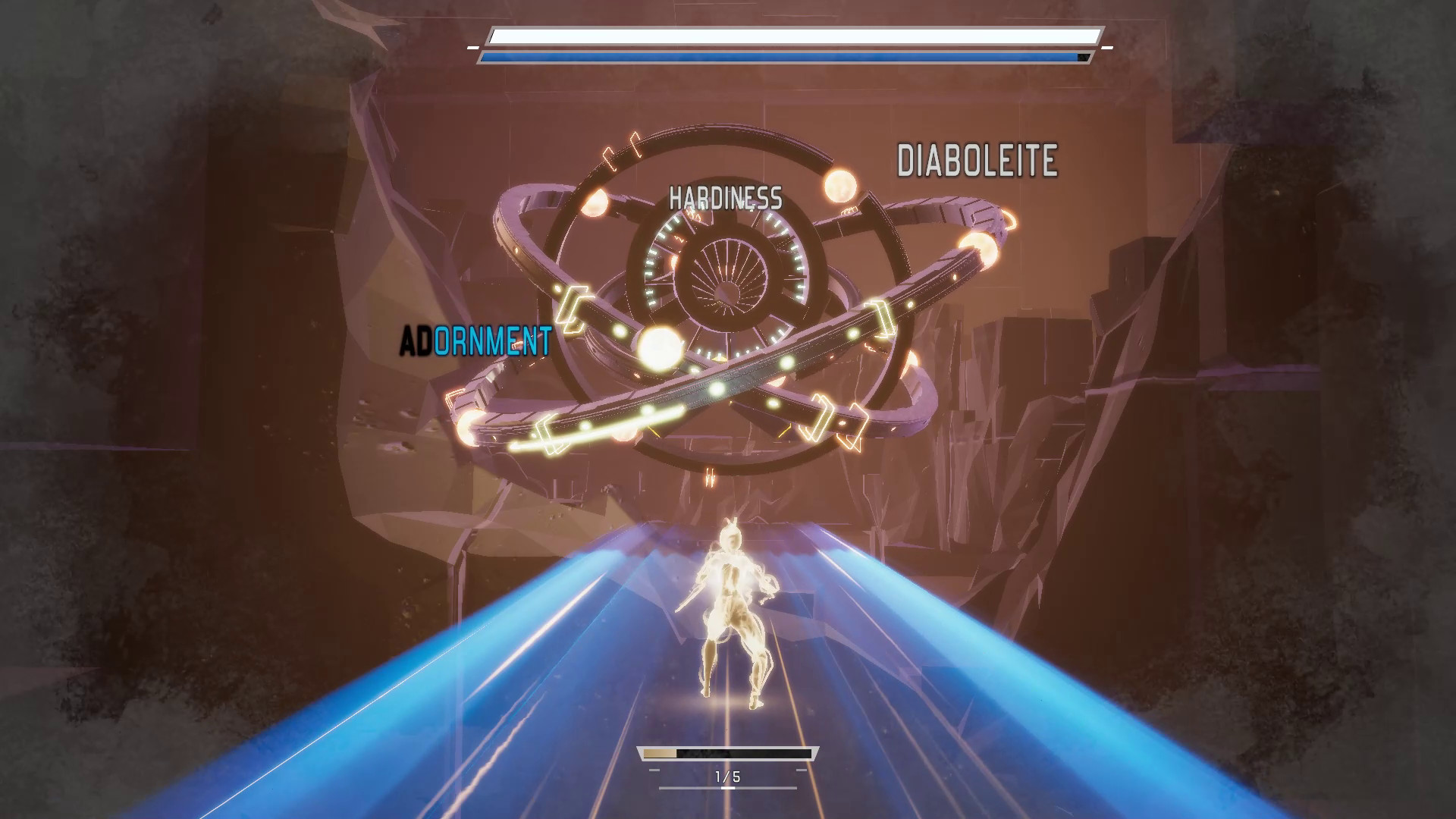Screen dimensions: 1456x819
Task: Toggle the partially typed ADORNMENT word
Action: 475,340
